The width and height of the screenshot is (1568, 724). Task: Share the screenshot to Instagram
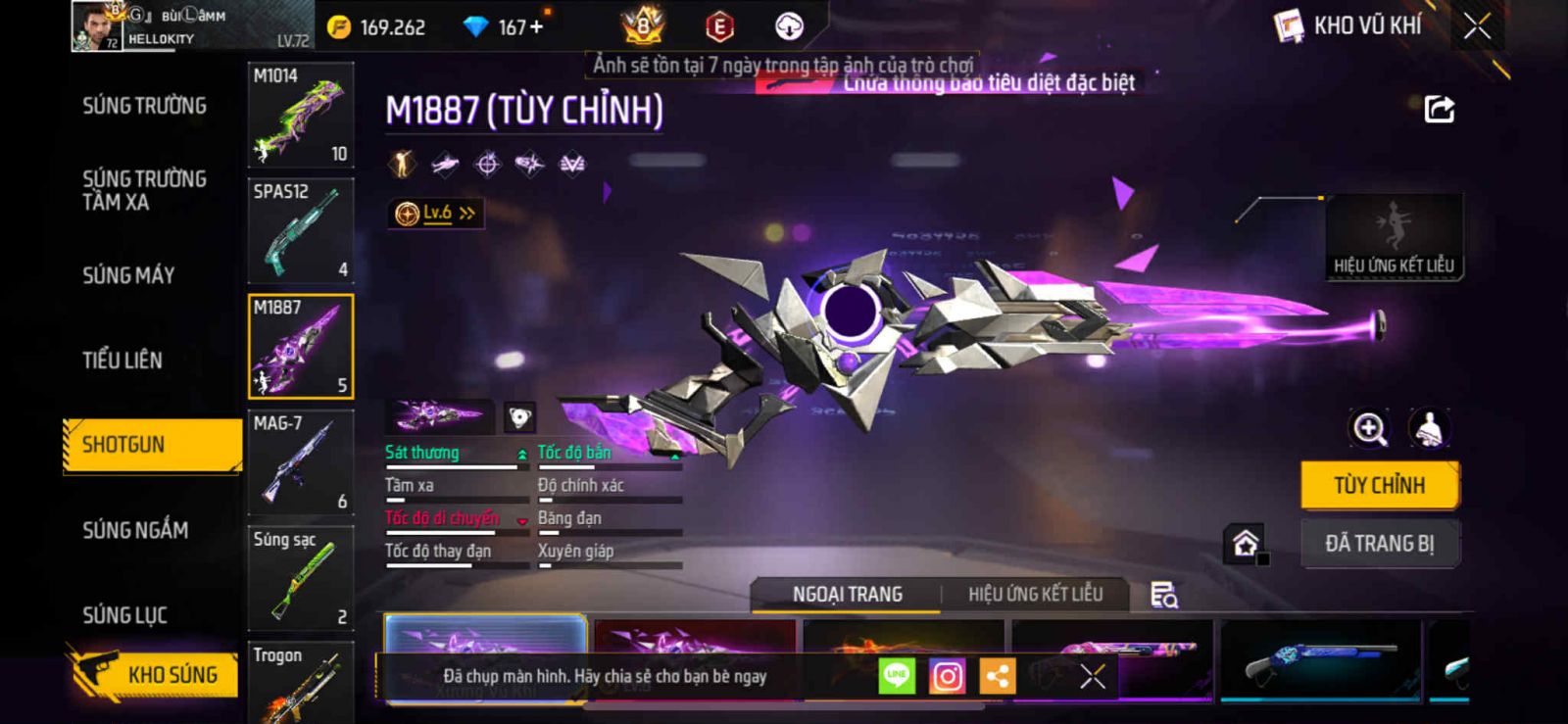[947, 676]
